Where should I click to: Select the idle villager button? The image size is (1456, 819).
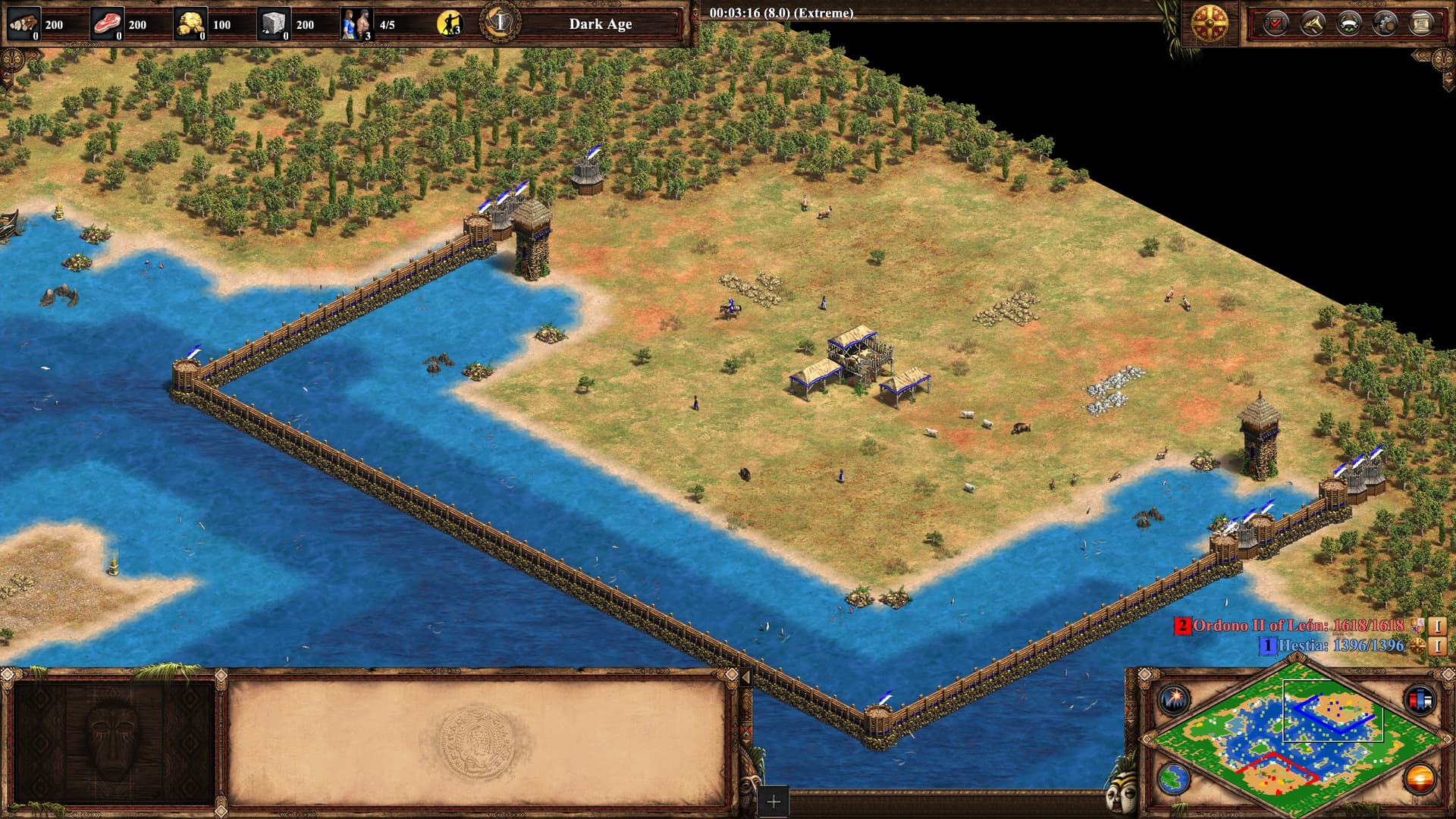click(x=450, y=24)
